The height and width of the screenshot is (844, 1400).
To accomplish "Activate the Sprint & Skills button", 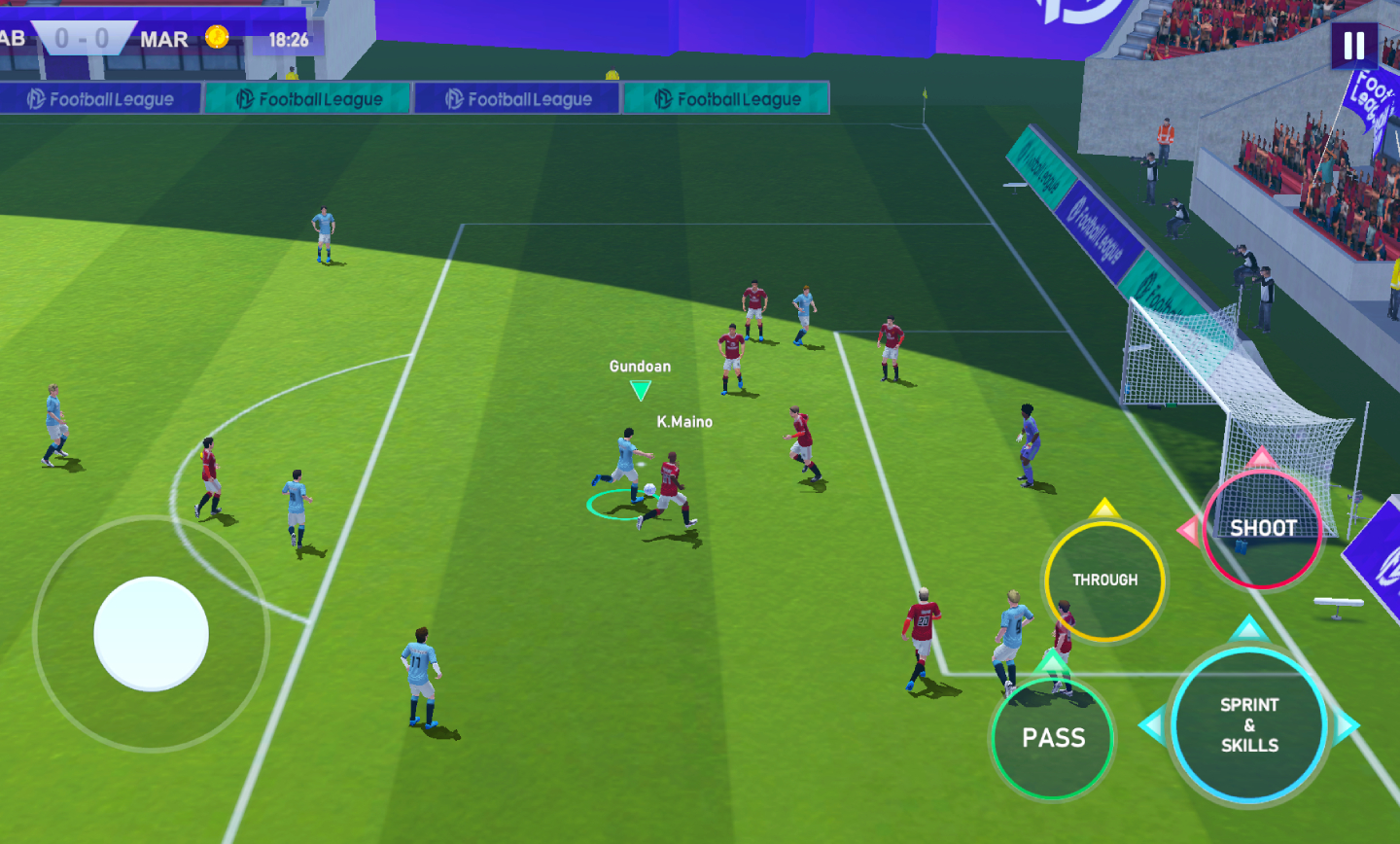I will tap(1249, 725).
